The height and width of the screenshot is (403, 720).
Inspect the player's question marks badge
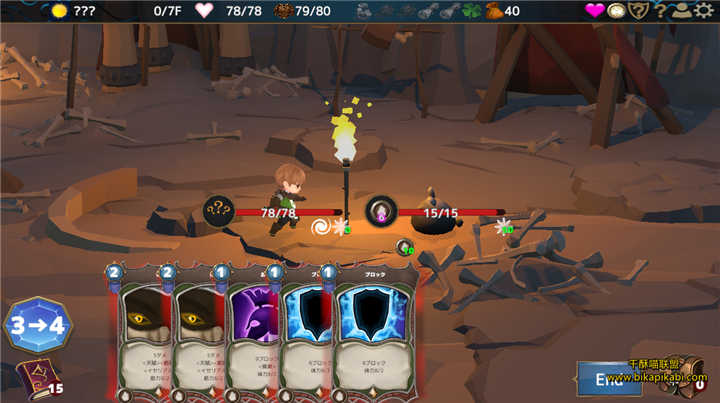click(x=219, y=211)
